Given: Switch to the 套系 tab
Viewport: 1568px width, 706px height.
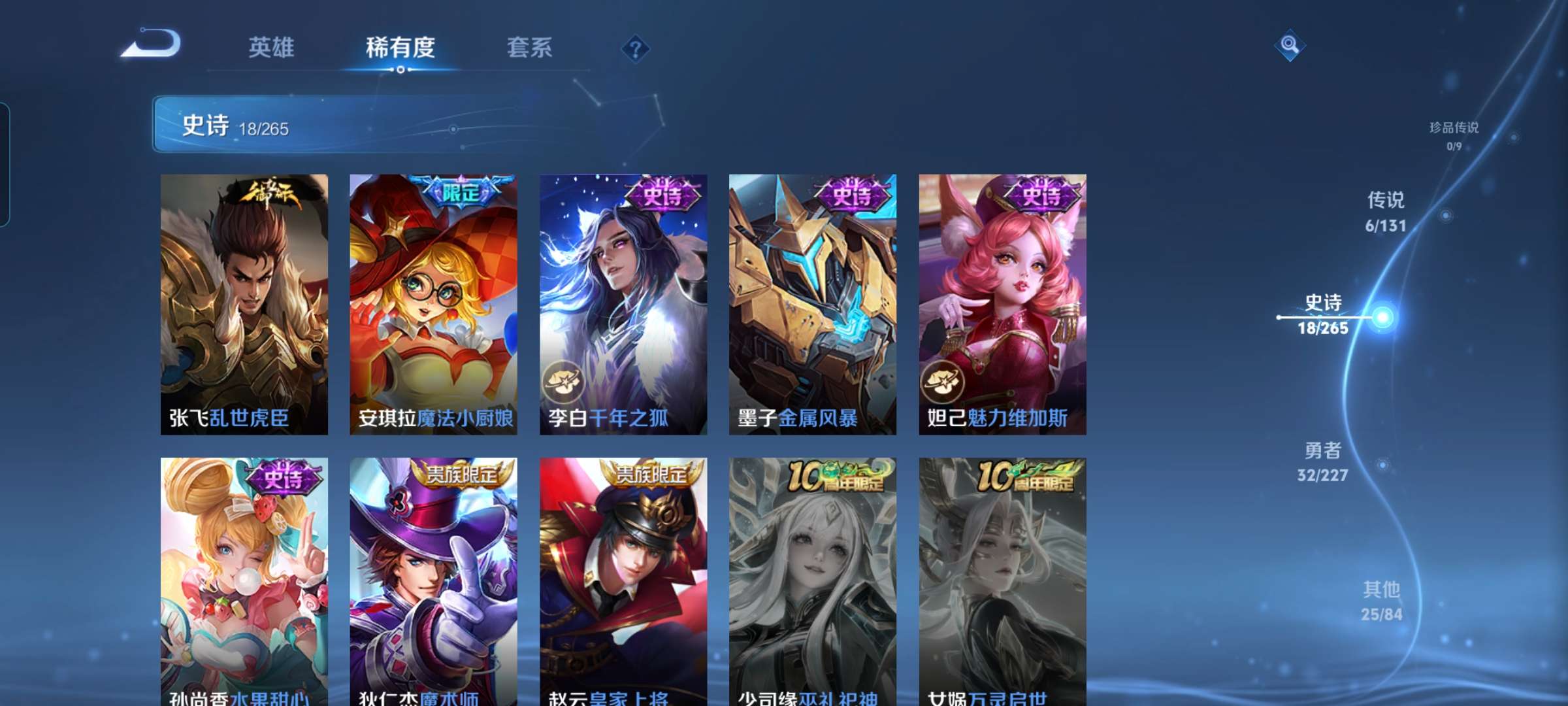Looking at the screenshot, I should click(x=529, y=47).
